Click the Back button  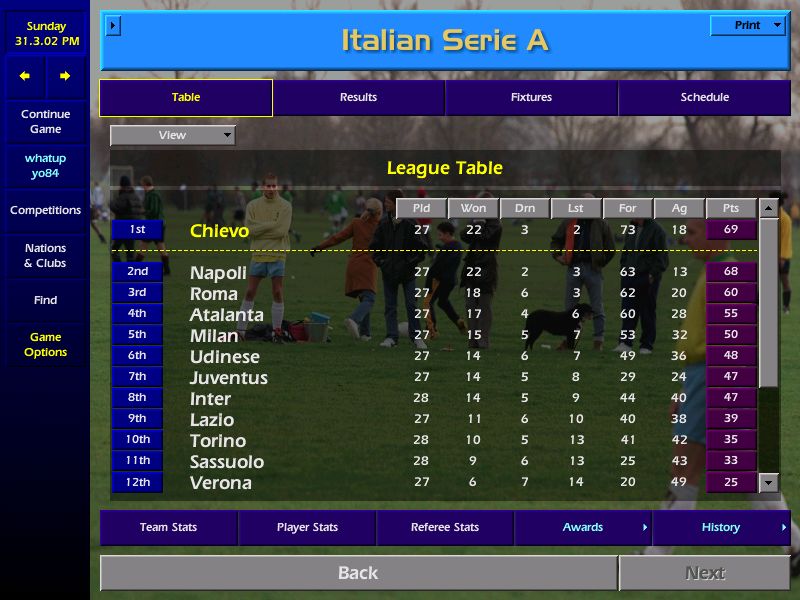[x=358, y=573]
